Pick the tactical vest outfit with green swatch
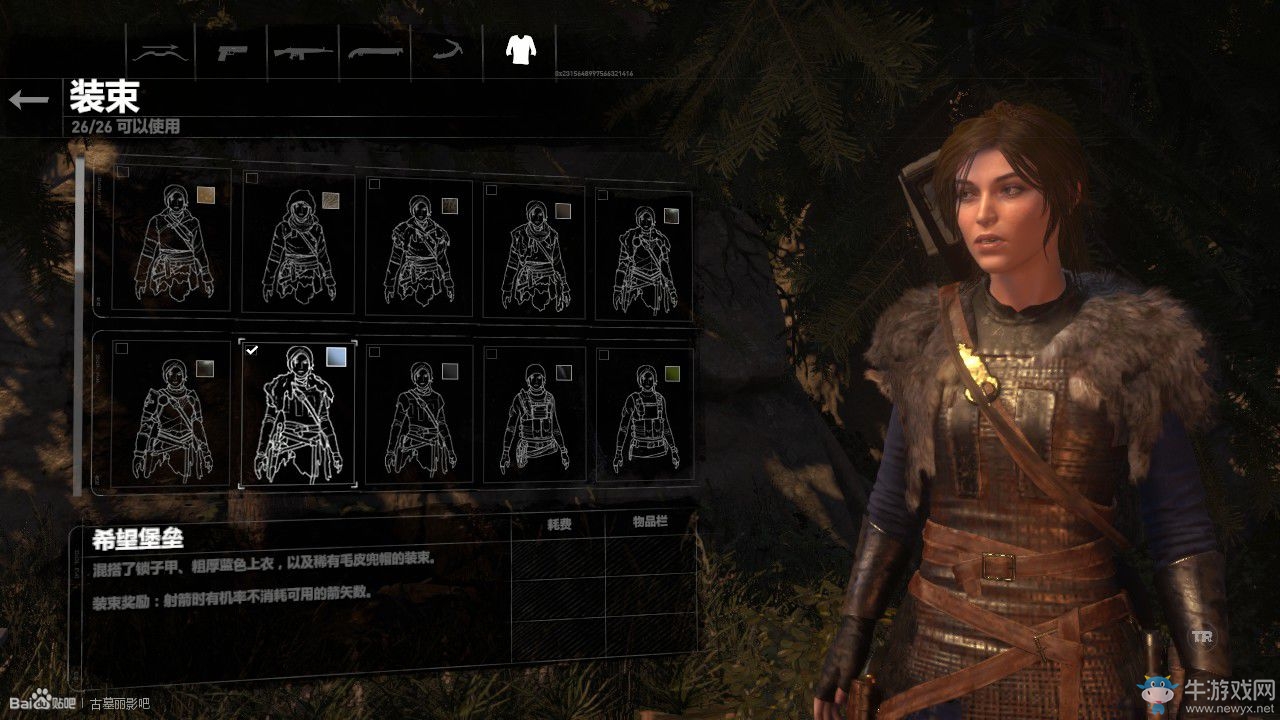The height and width of the screenshot is (720, 1280). click(643, 414)
